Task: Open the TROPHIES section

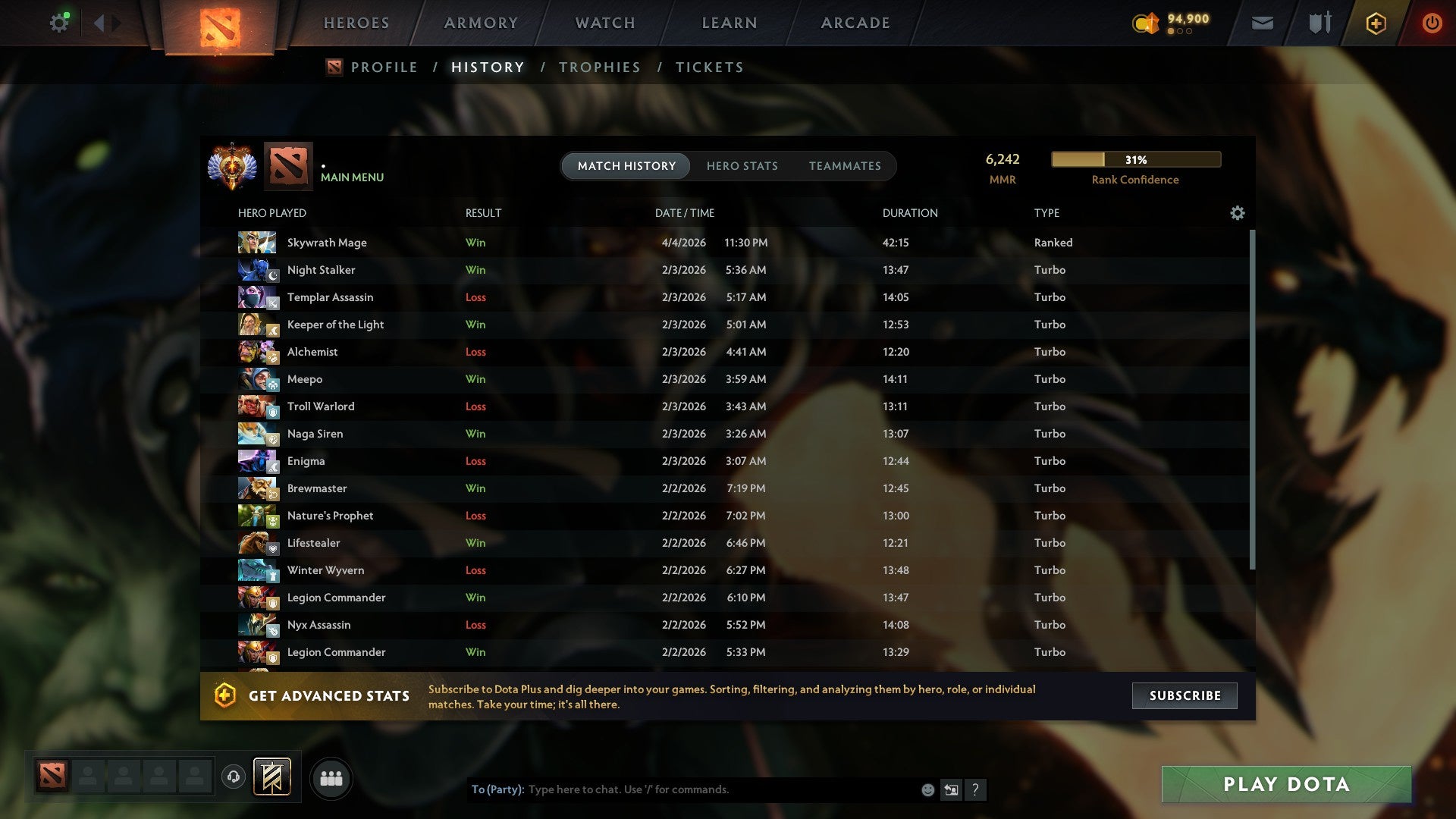Action: click(599, 67)
